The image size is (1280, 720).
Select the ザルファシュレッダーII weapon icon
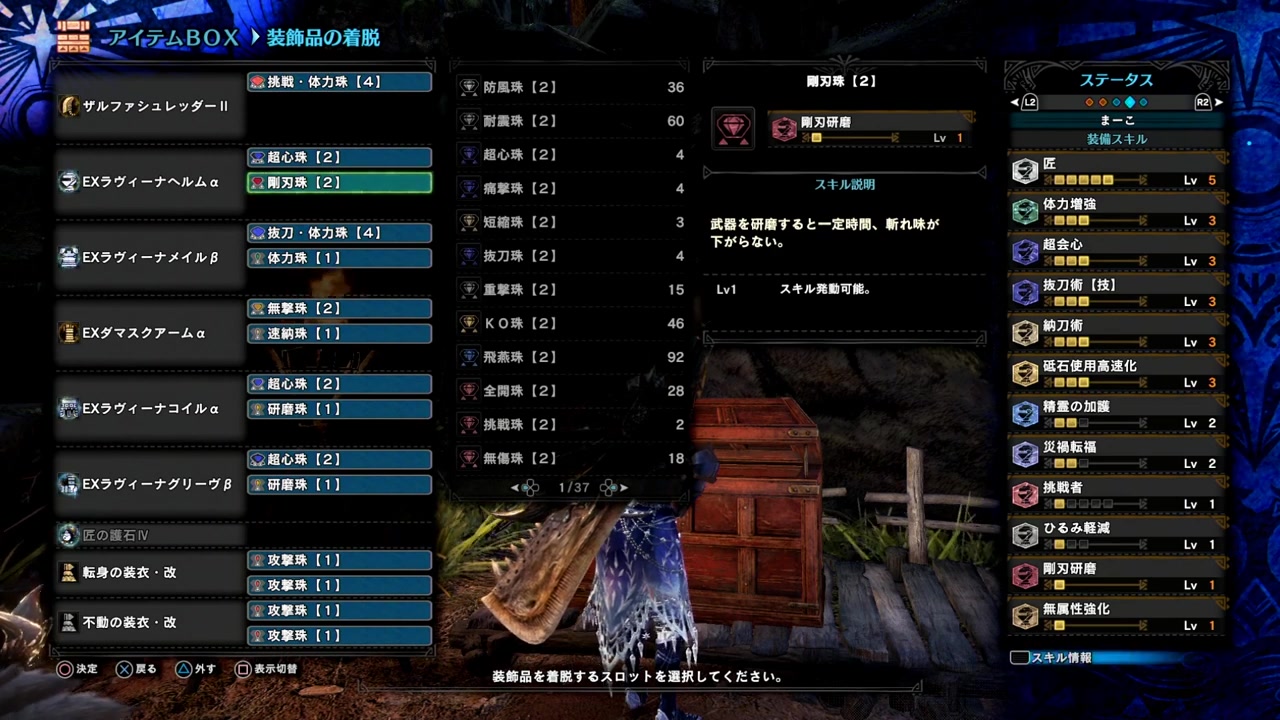click(69, 106)
